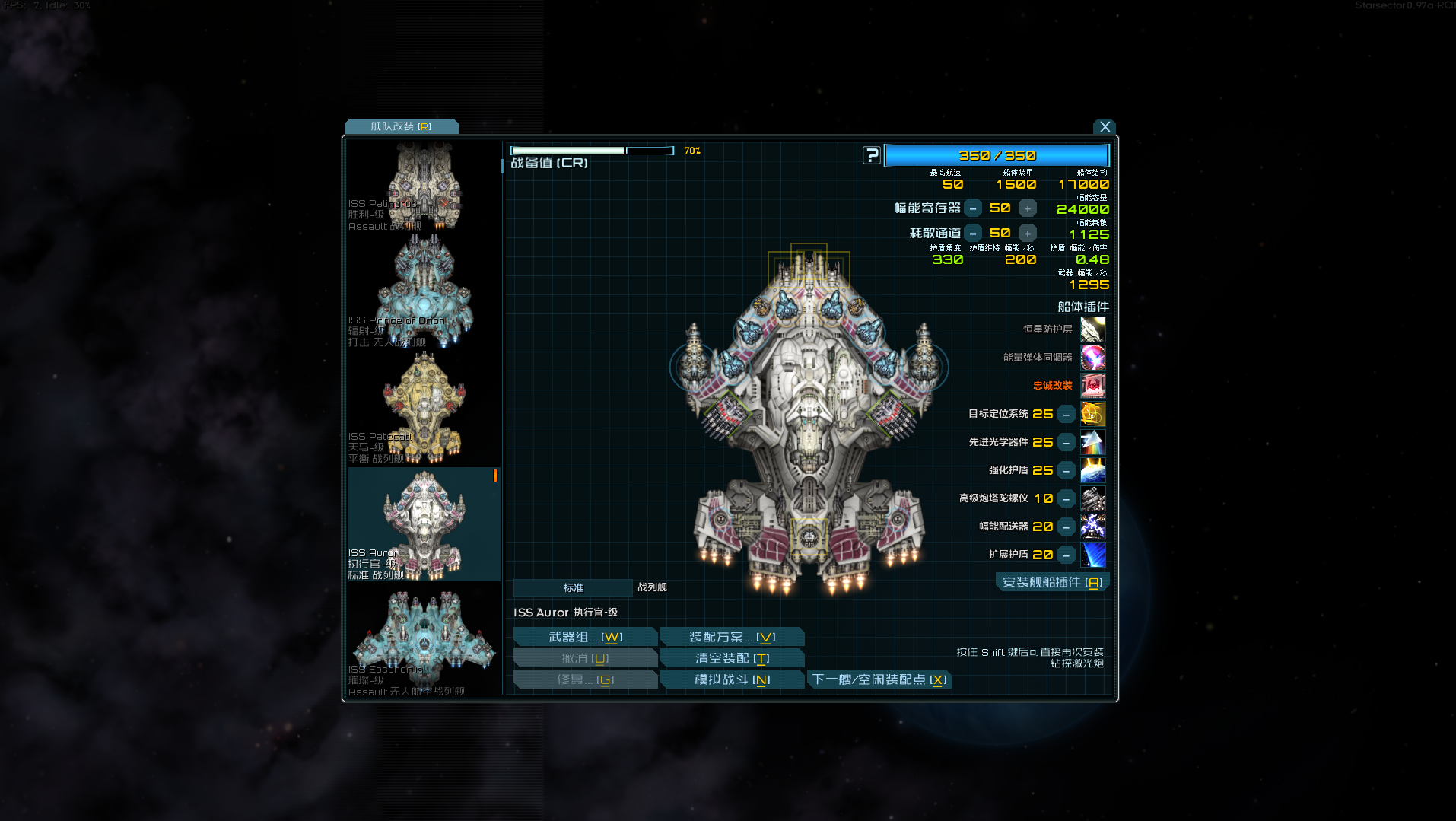Image resolution: width=1456 pixels, height=821 pixels.
Task: Close the refit window
Action: pyautogui.click(x=1105, y=126)
